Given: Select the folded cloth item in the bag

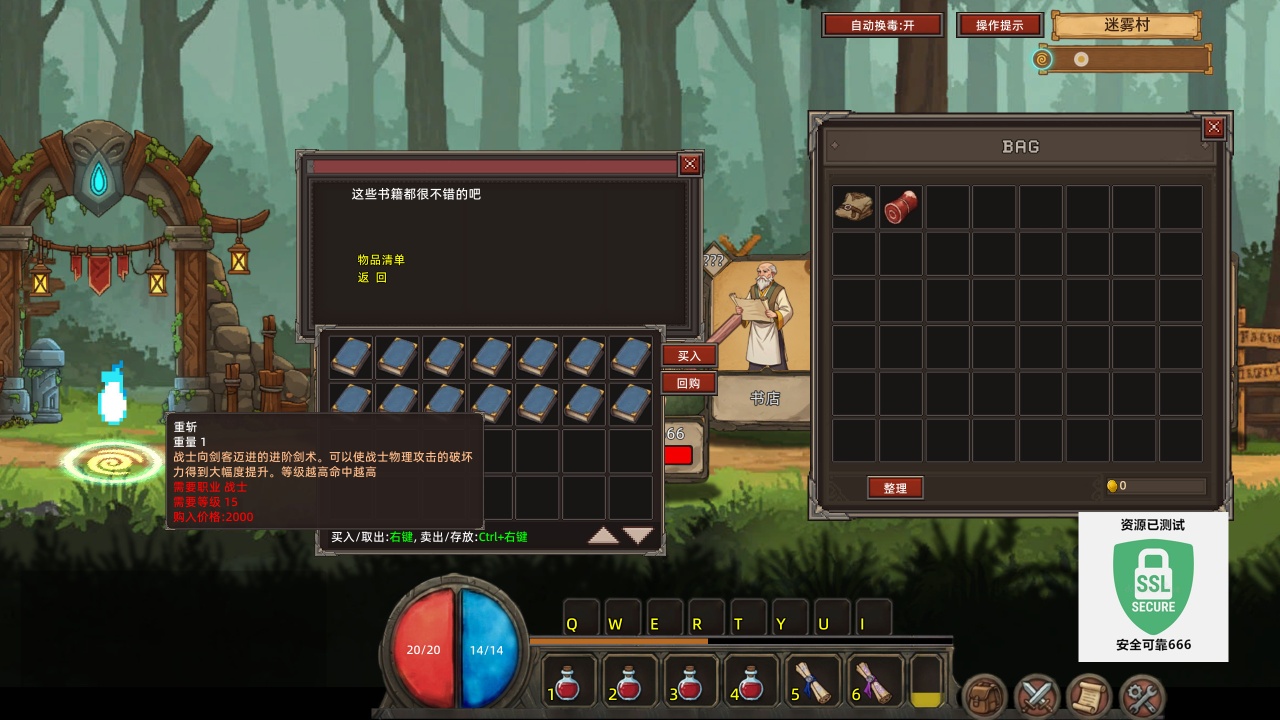Looking at the screenshot, I should (x=854, y=207).
